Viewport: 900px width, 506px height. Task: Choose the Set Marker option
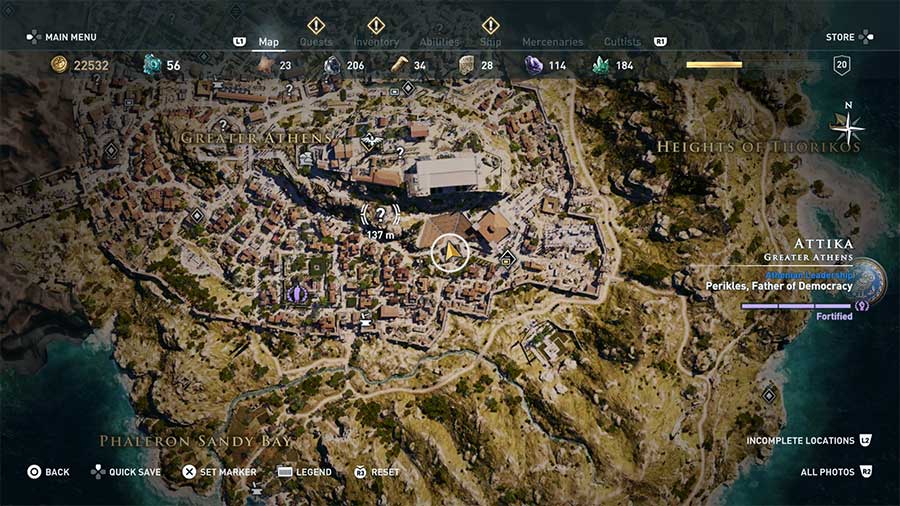click(219, 472)
